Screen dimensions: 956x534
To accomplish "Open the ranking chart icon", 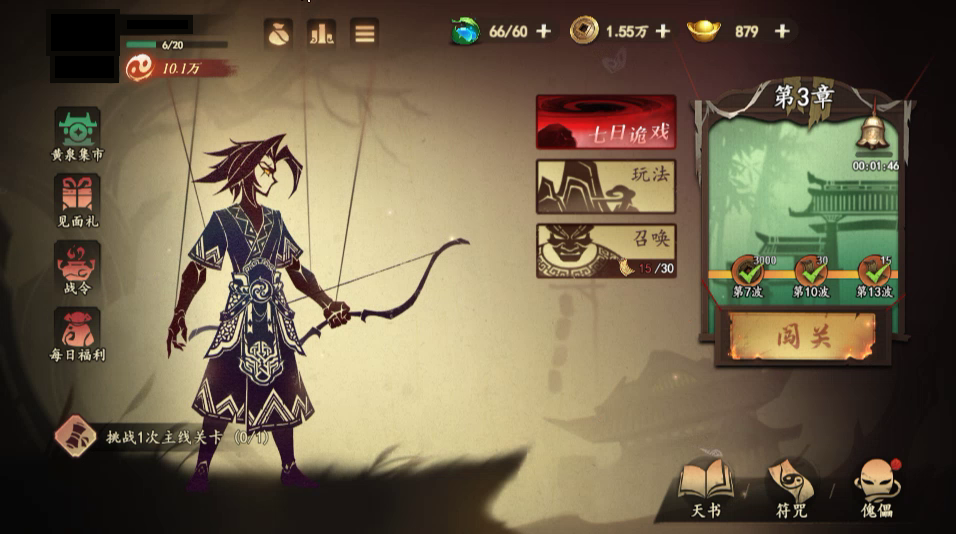I will point(321,32).
